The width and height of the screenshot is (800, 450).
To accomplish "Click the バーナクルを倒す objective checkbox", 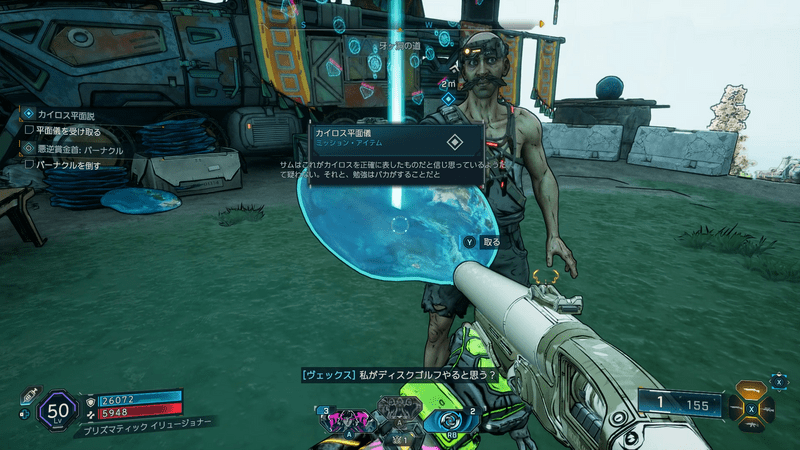I will point(29,164).
